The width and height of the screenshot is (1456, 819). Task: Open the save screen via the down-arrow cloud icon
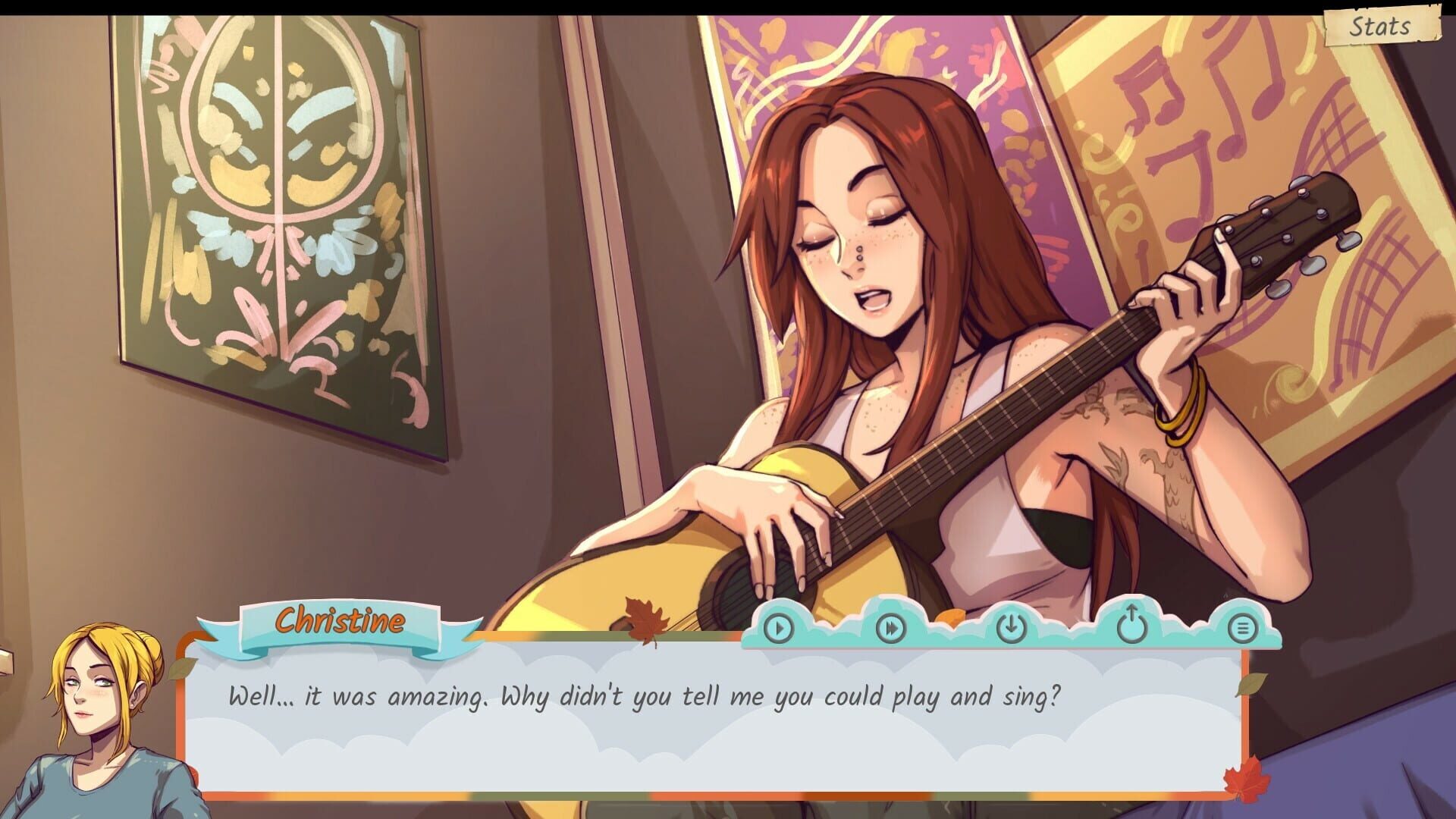click(1011, 629)
